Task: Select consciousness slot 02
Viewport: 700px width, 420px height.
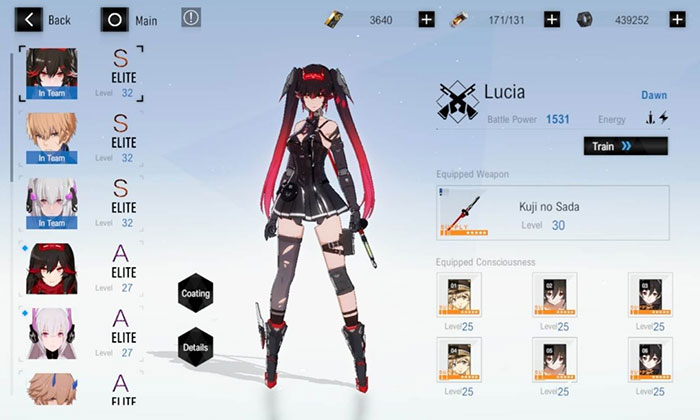Action: [554, 295]
